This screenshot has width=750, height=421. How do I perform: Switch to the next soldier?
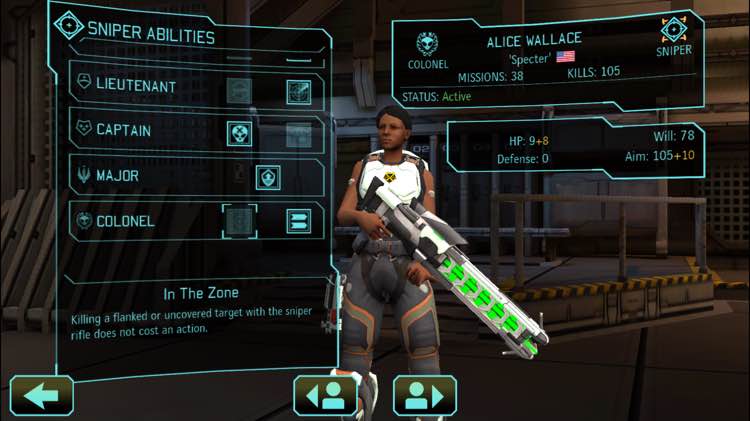coord(424,394)
